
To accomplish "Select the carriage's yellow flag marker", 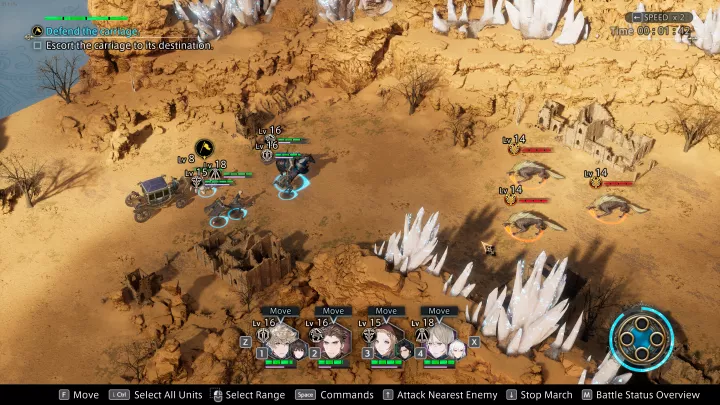I will [x=205, y=148].
